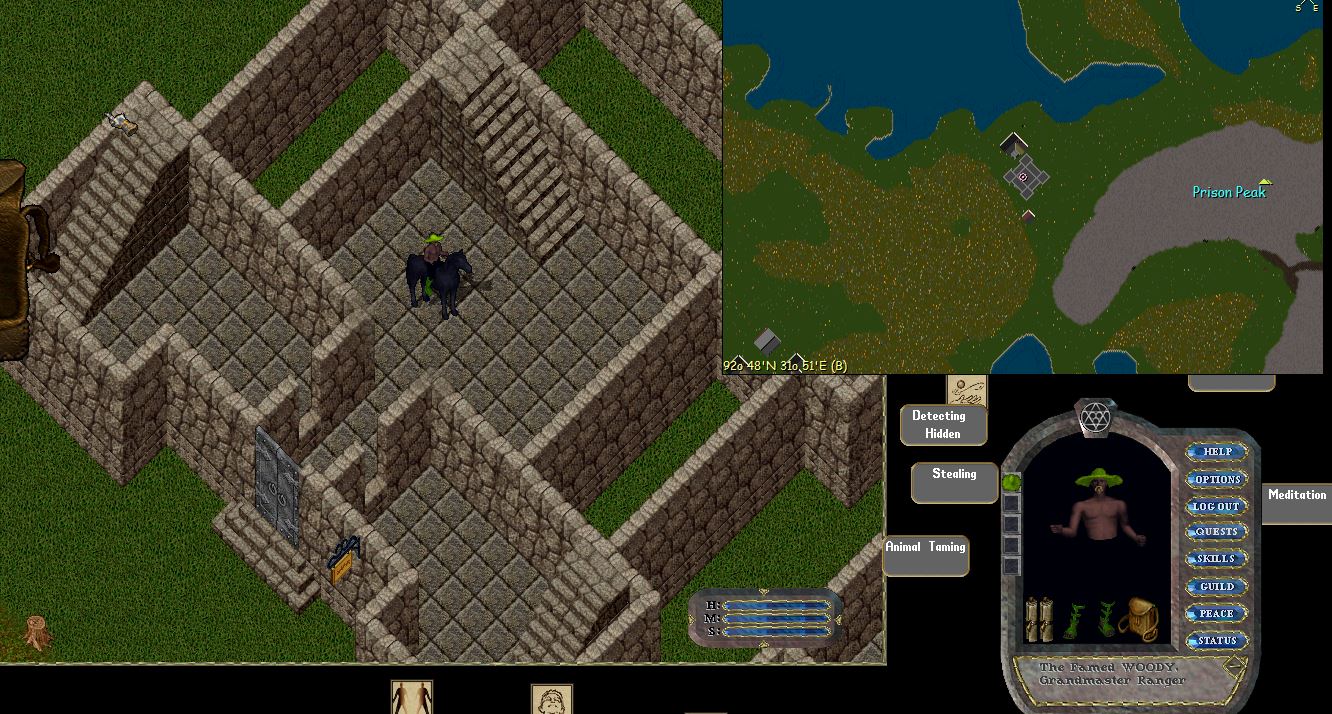Image resolution: width=1332 pixels, height=714 pixels.
Task: Click the spell icon with the upturned face
Action: tap(550, 699)
